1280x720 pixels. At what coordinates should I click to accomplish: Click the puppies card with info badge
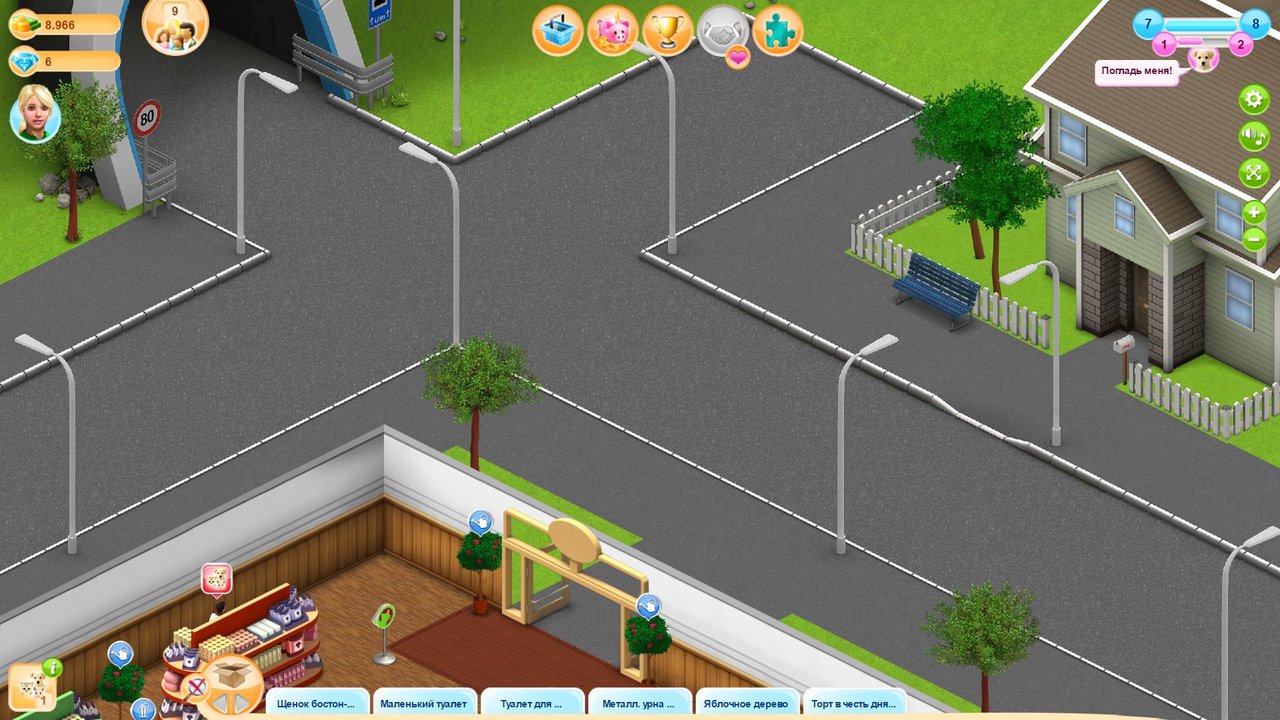click(x=30, y=686)
